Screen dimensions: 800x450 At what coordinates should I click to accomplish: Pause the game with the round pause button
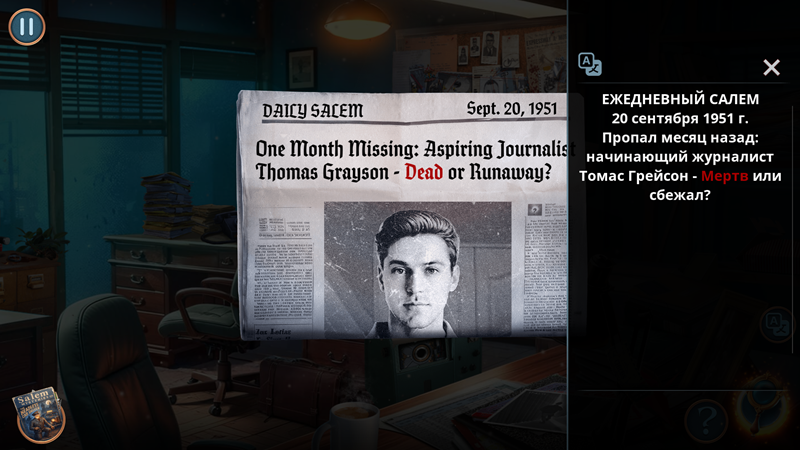point(27,27)
